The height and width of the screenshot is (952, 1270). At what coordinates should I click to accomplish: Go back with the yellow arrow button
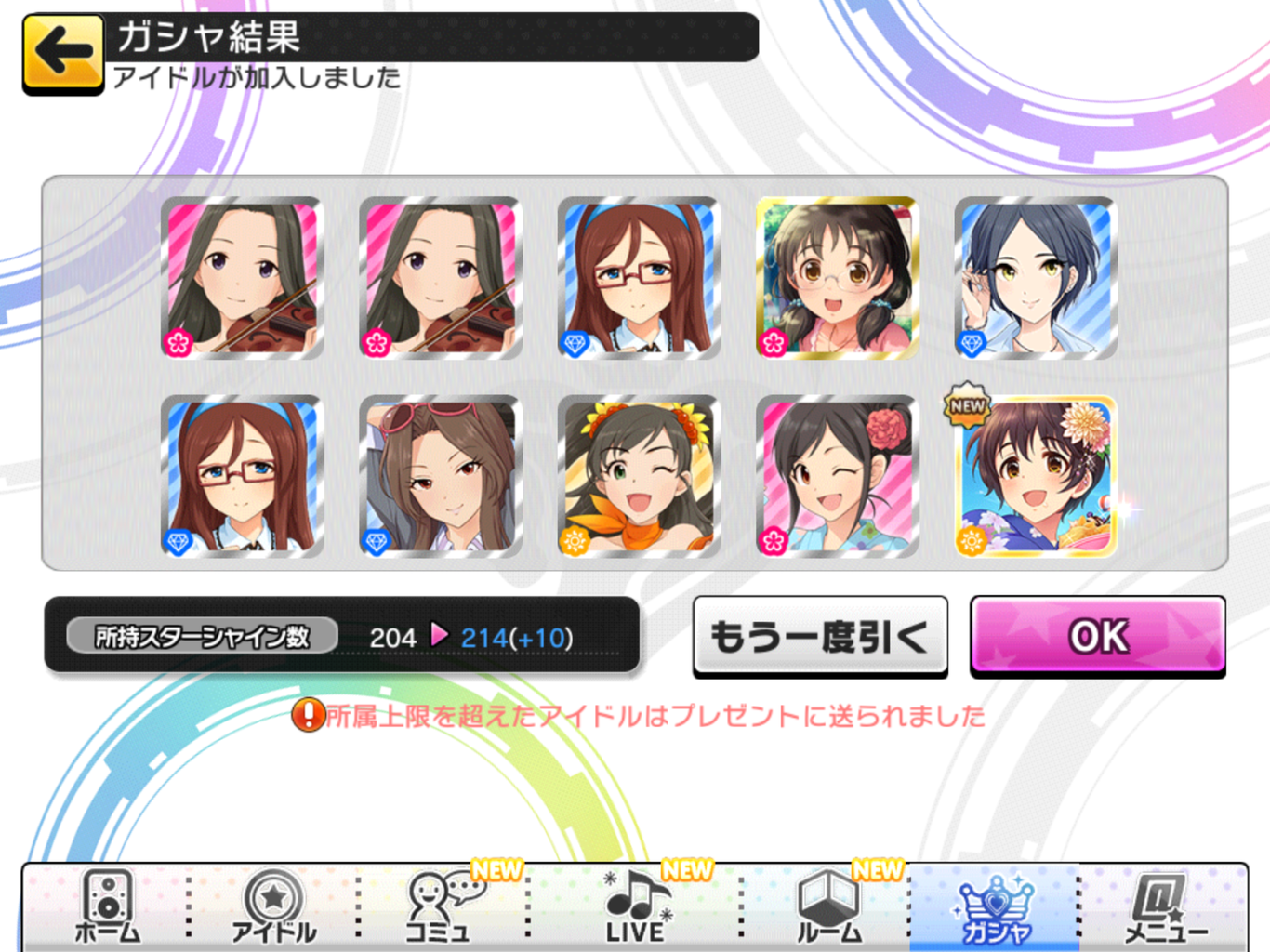click(x=62, y=53)
